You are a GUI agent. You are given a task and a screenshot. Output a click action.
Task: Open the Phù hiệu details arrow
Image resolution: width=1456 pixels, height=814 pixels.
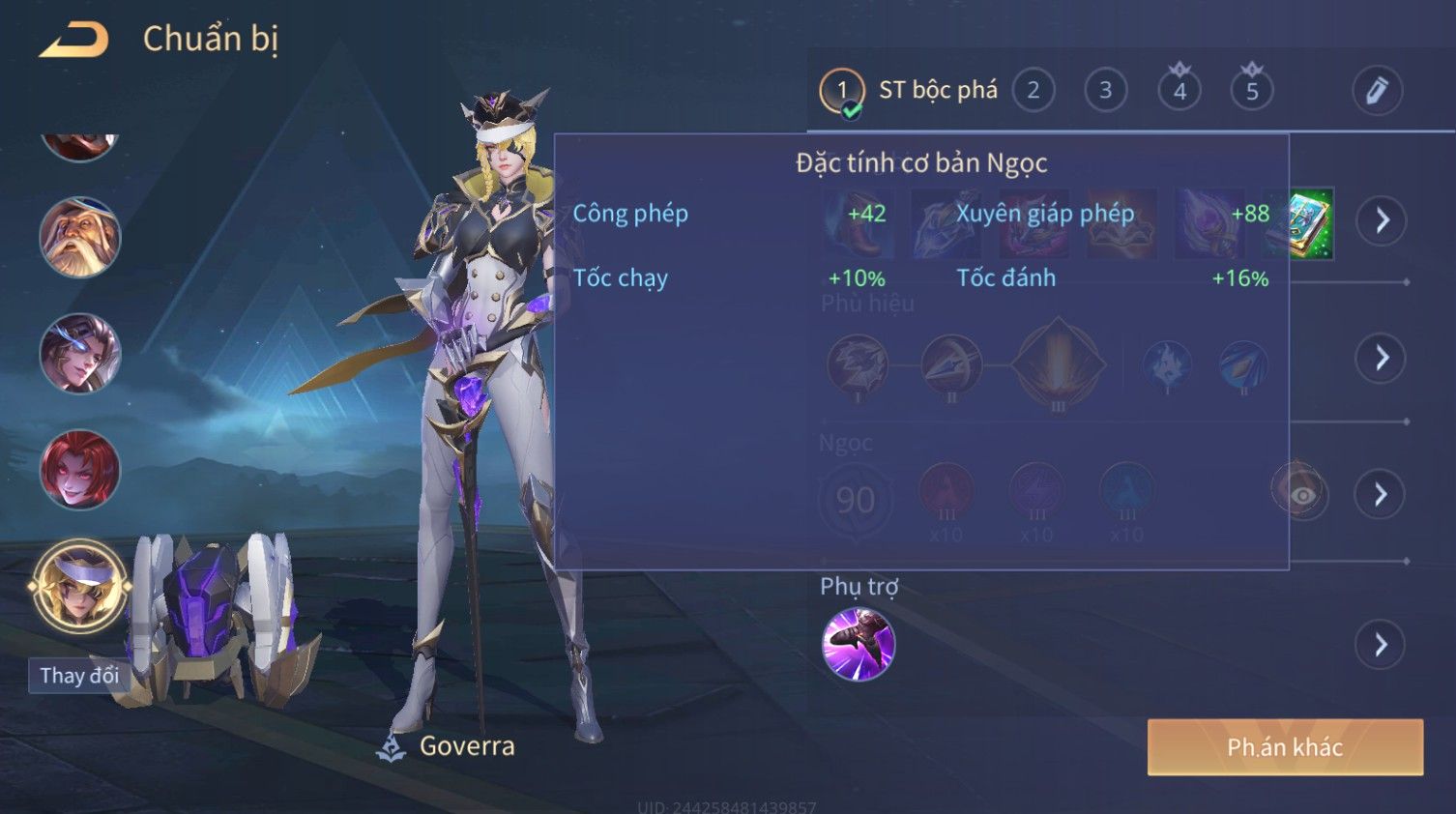pos(1381,359)
